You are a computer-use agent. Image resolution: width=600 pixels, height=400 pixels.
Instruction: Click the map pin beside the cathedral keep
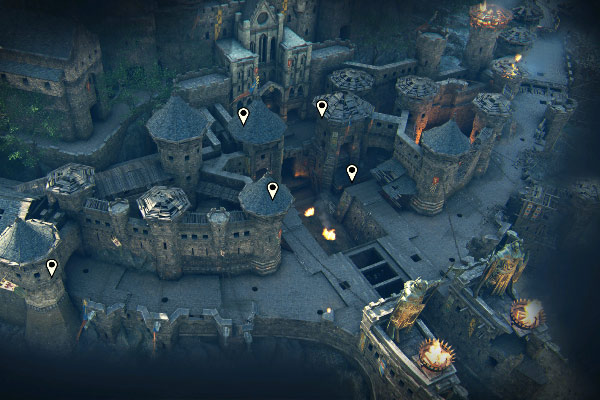(x=243, y=116)
